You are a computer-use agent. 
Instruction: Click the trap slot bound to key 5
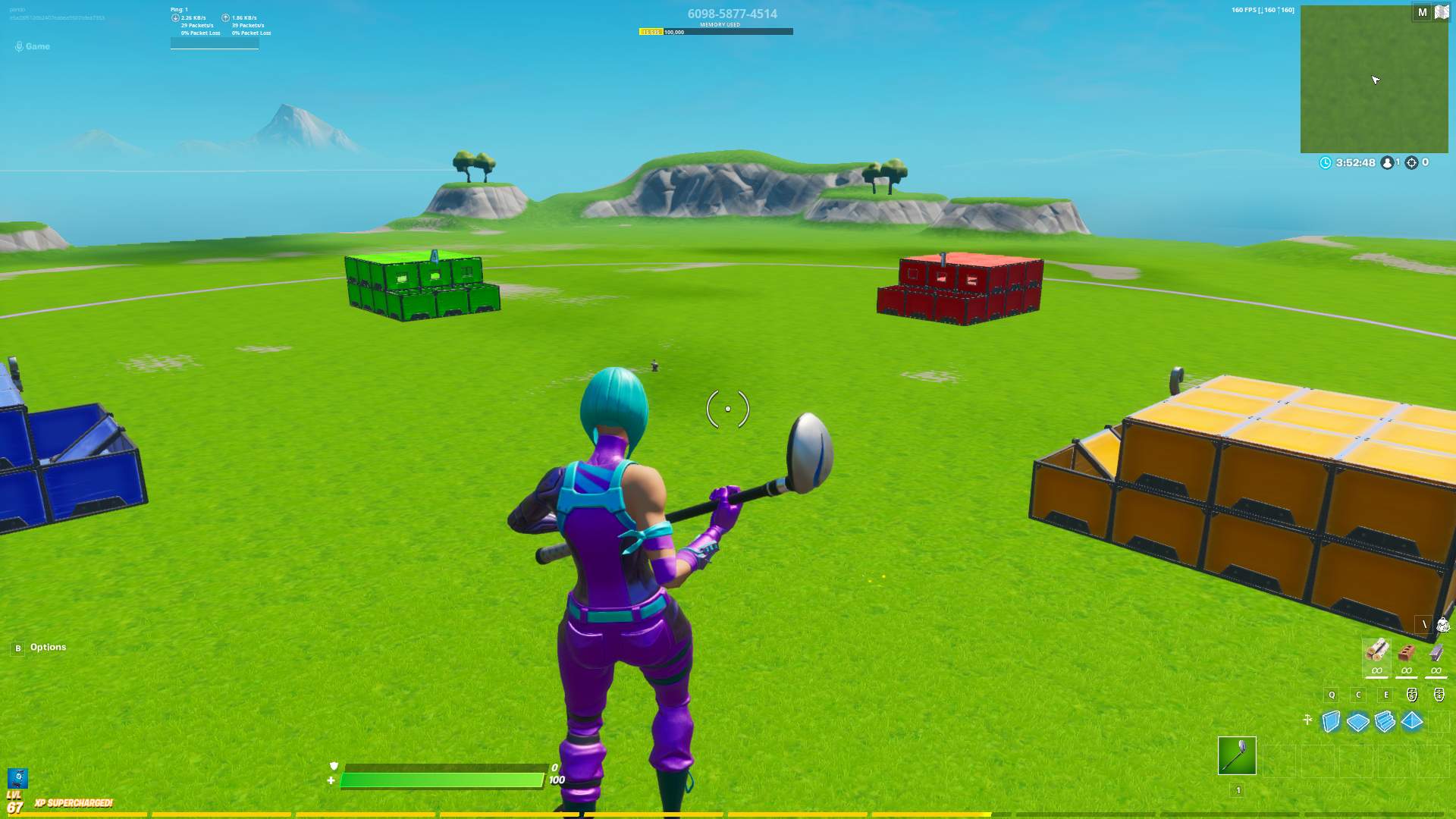(x=1411, y=695)
